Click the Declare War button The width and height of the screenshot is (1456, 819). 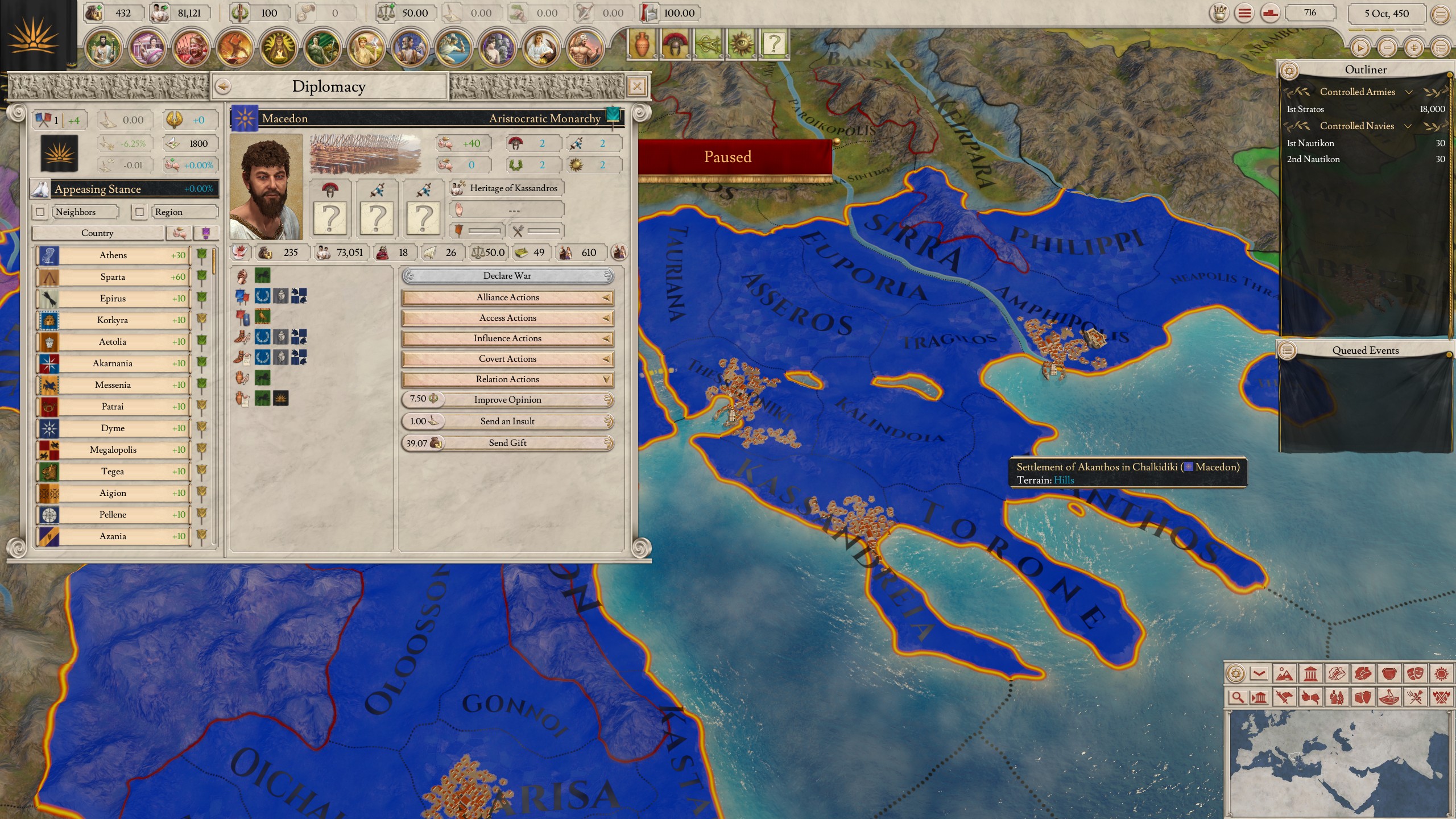(507, 276)
